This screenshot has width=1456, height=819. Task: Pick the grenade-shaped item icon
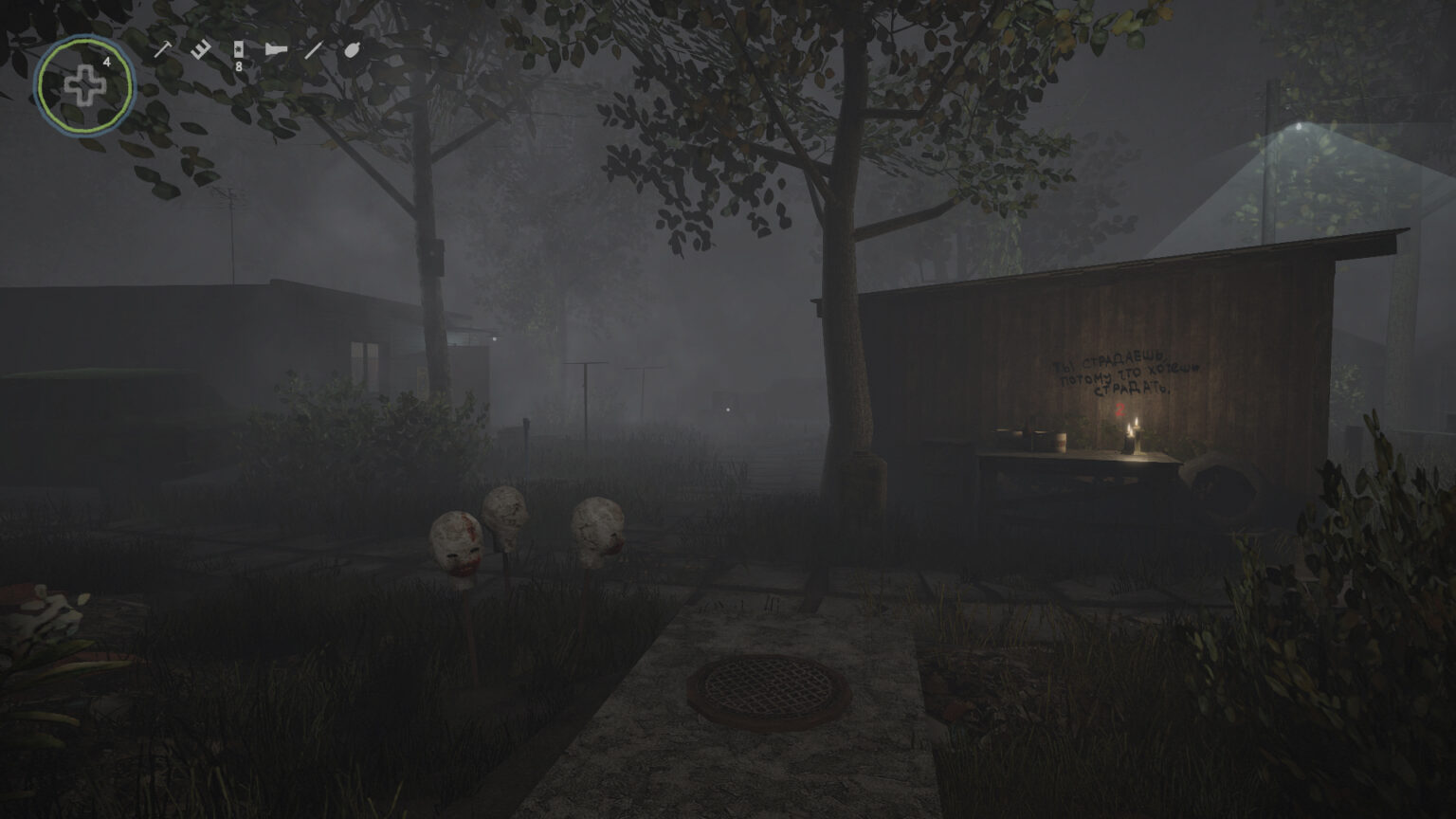click(x=351, y=49)
